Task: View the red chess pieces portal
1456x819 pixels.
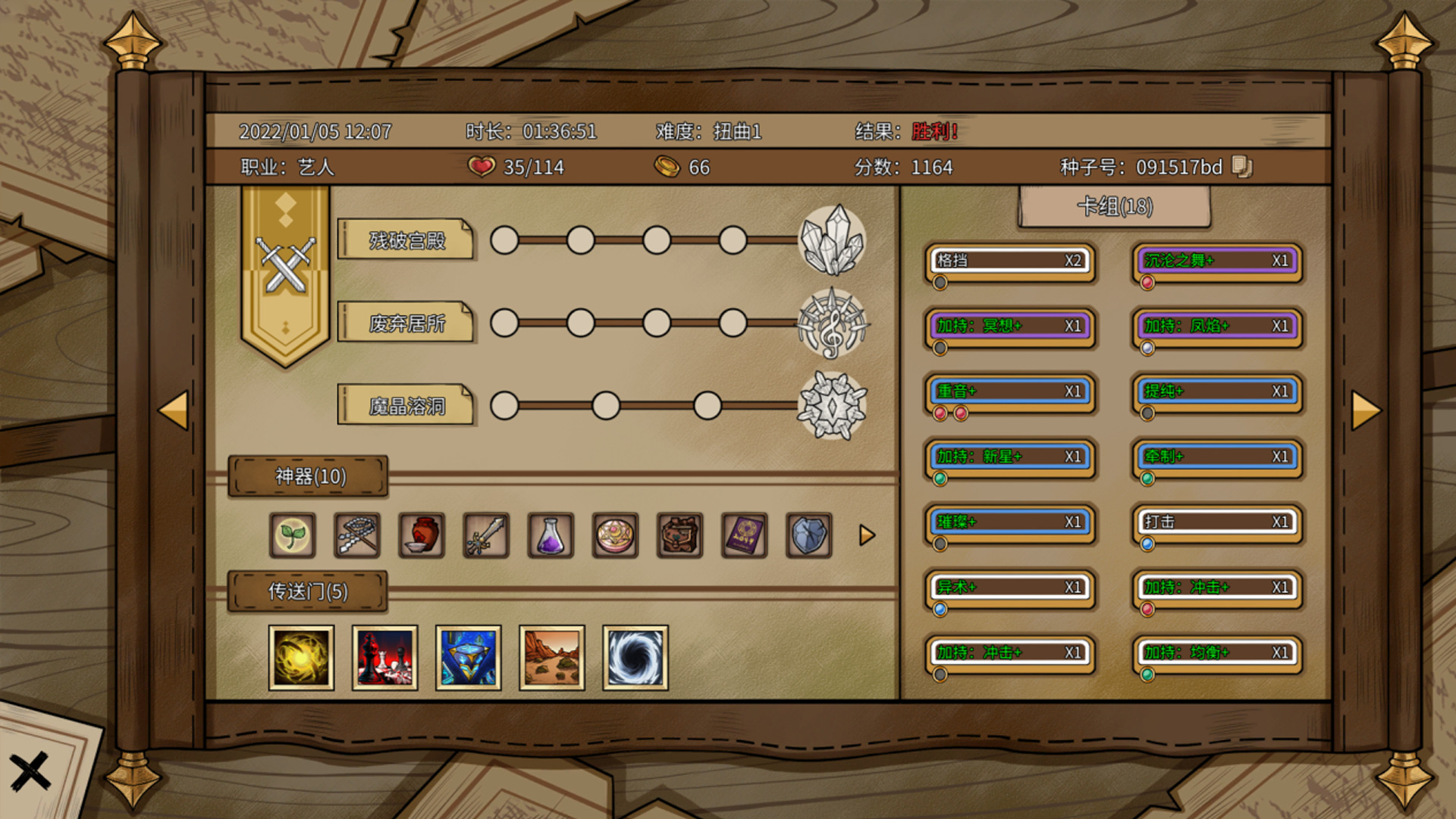Action: [x=384, y=657]
